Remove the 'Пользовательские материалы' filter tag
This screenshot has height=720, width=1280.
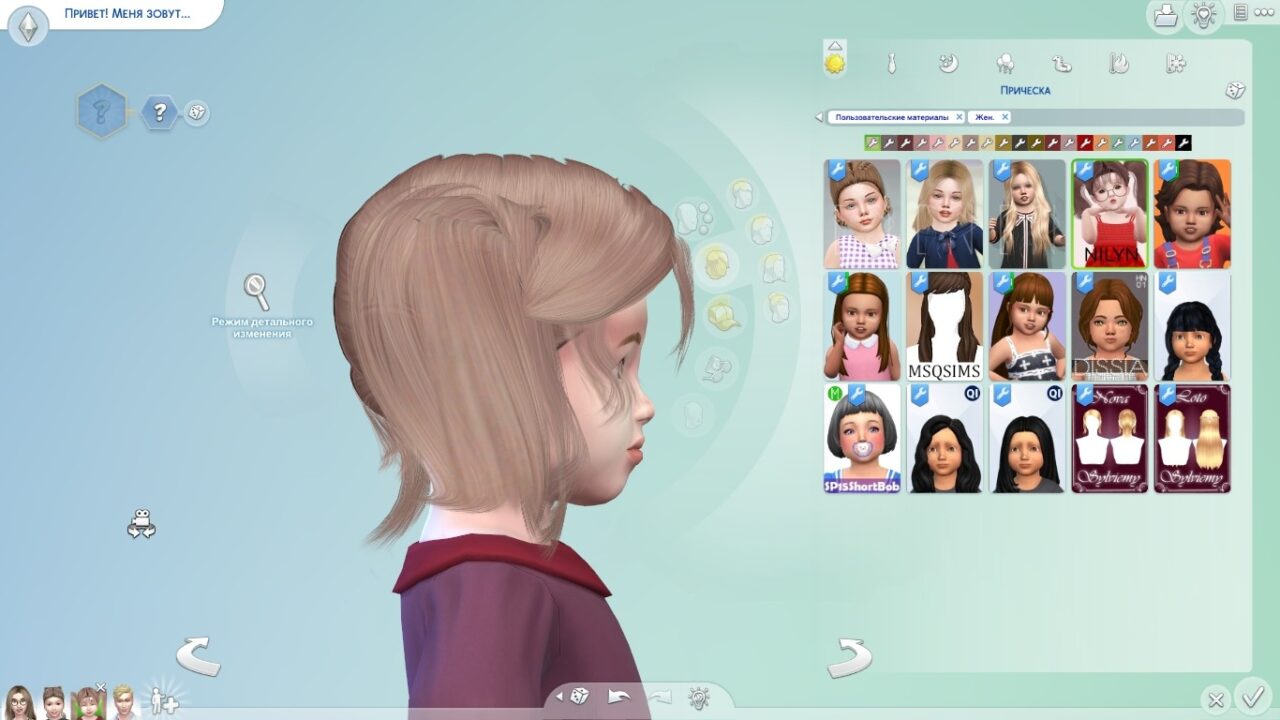coord(959,117)
